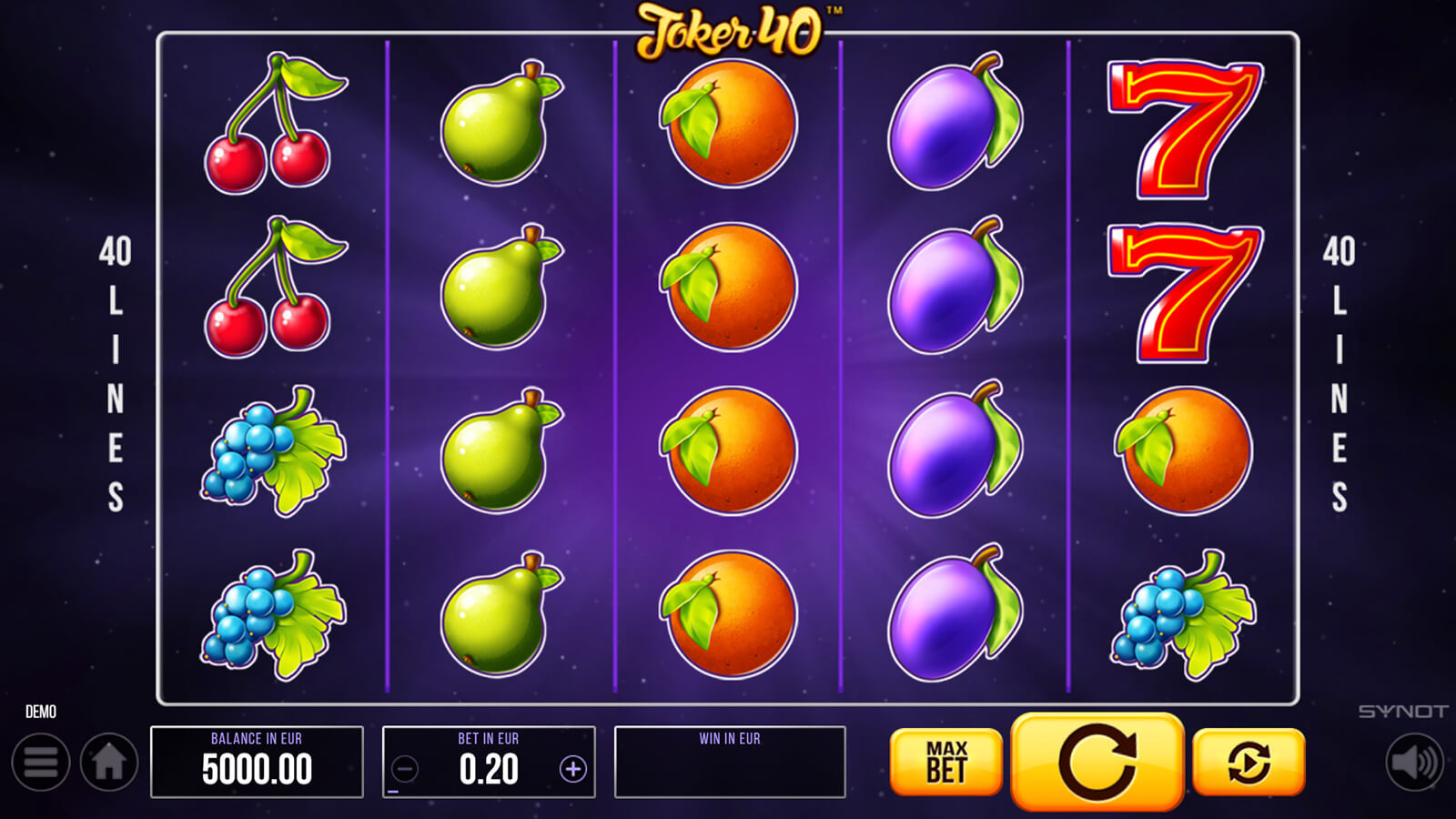Decrease the bet amount
This screenshot has width=1456, height=819.
(405, 770)
